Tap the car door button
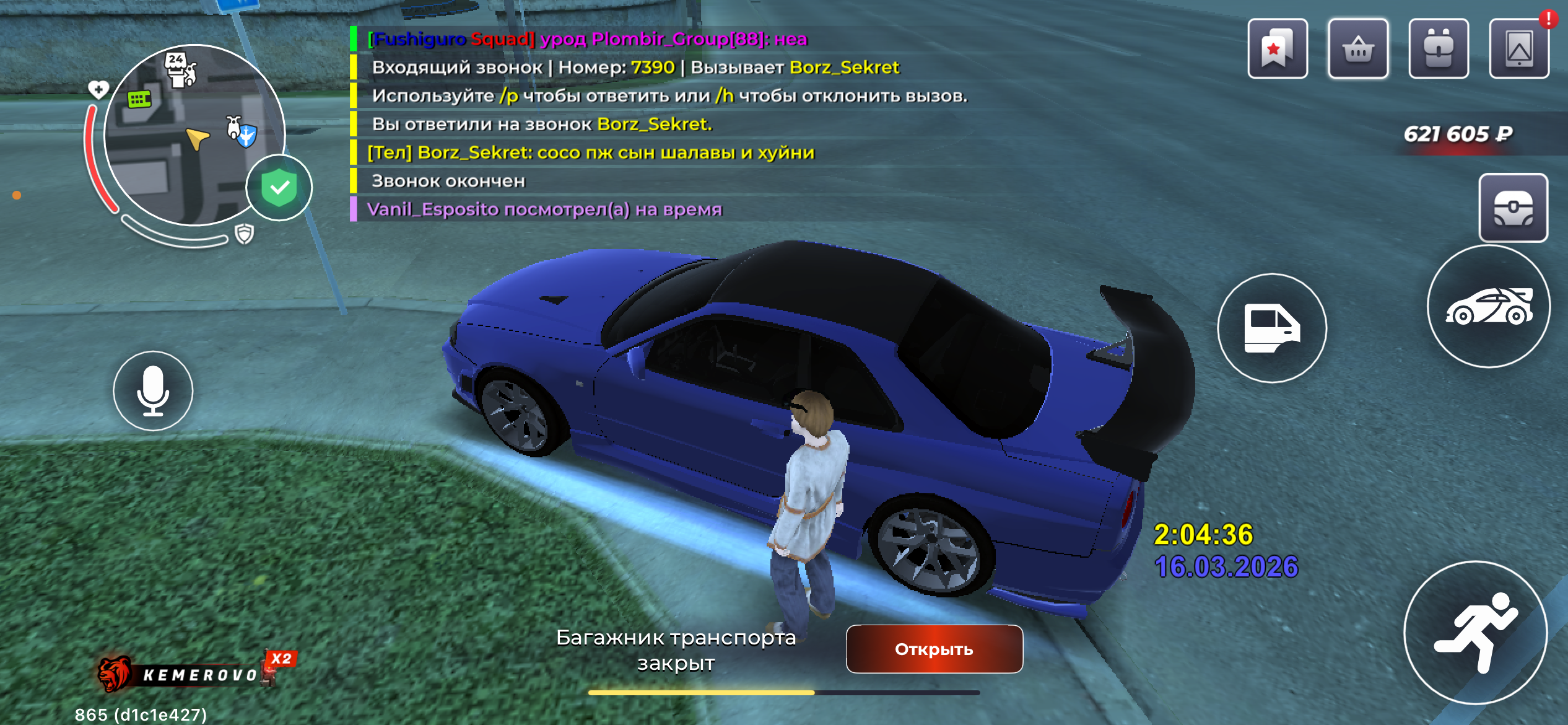Screen dimensions: 1568x725 point(1272,328)
